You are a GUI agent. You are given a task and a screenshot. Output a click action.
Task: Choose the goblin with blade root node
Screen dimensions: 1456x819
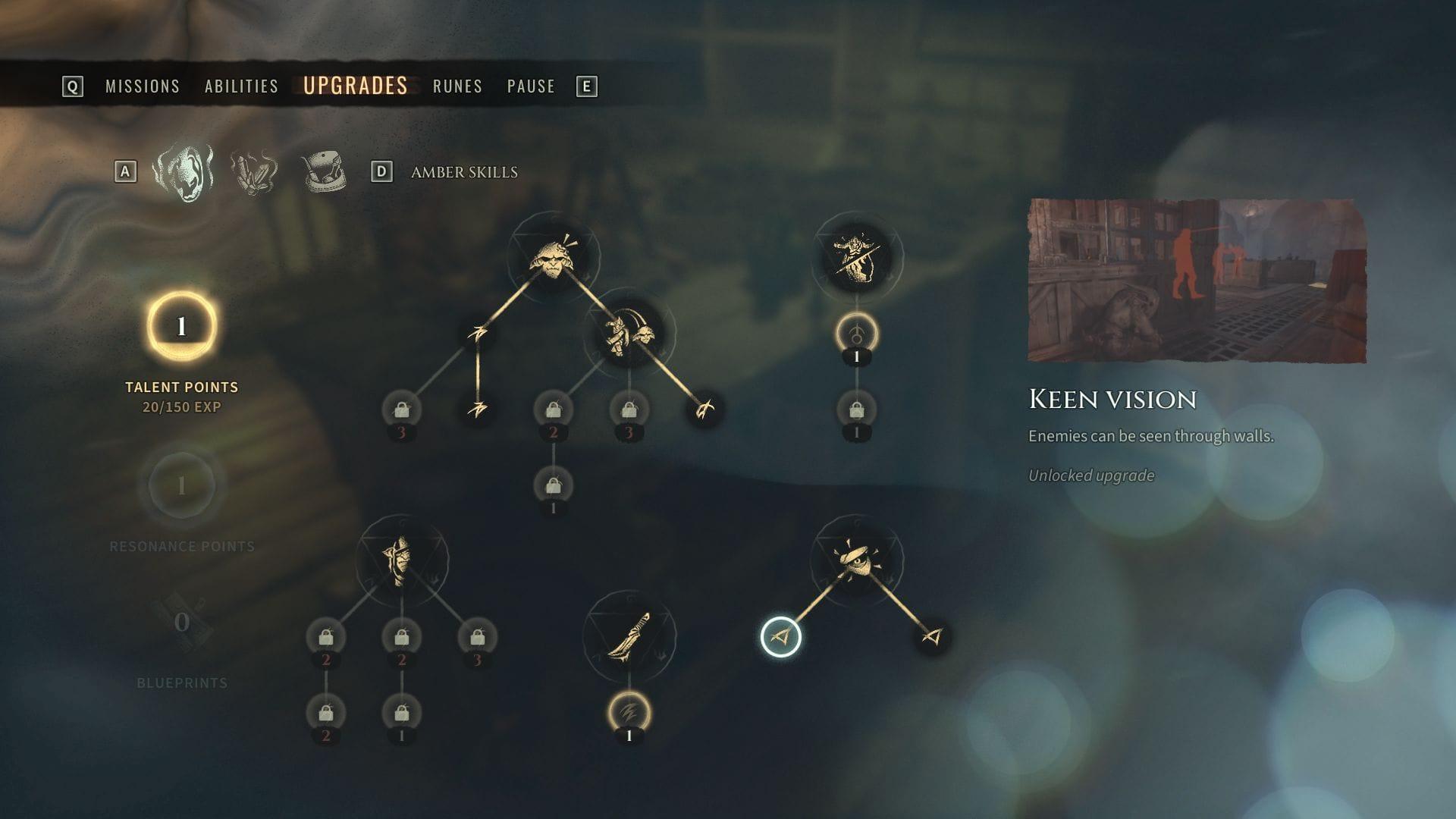tap(856, 258)
